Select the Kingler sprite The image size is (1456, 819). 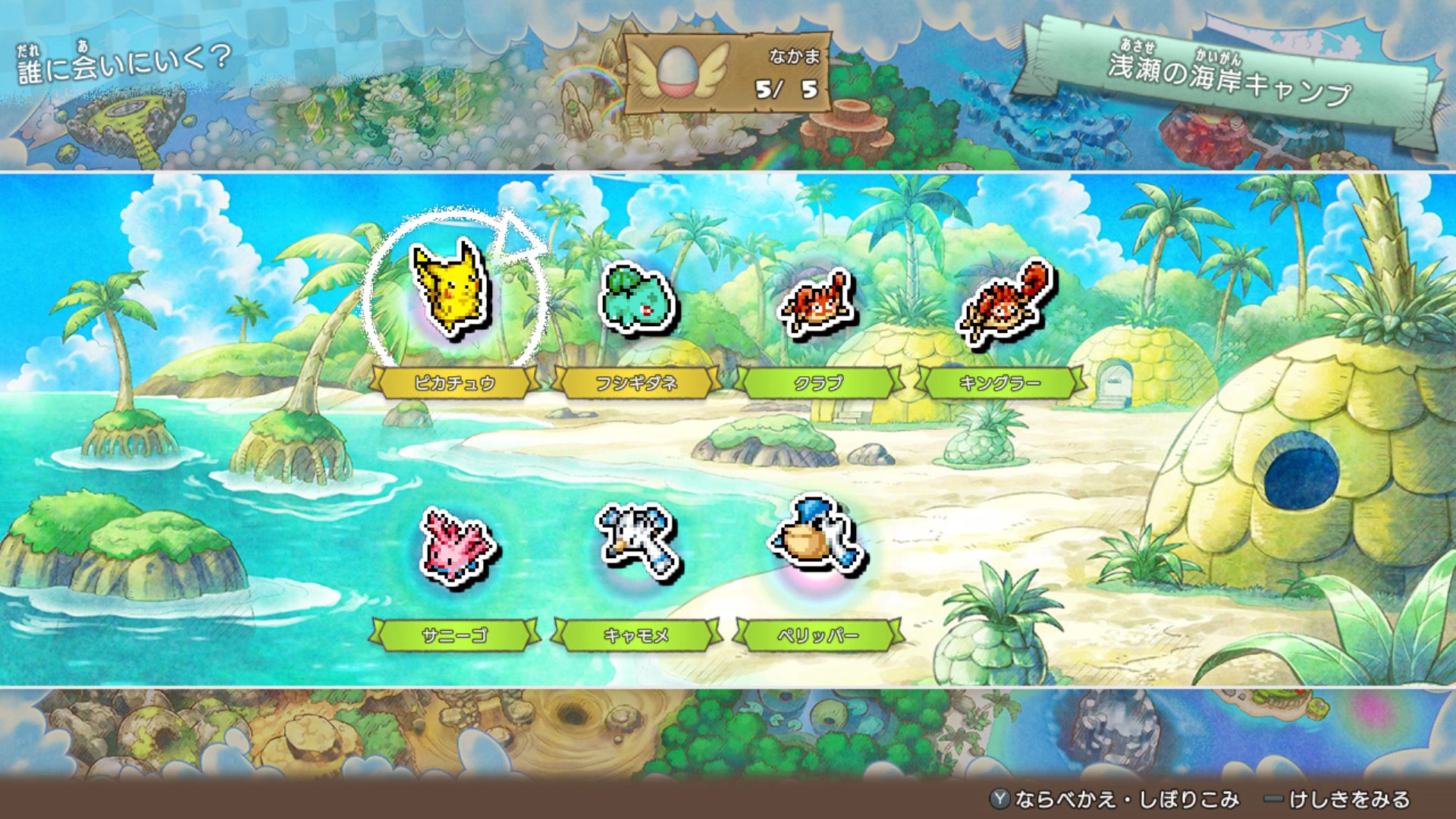coord(1003,303)
